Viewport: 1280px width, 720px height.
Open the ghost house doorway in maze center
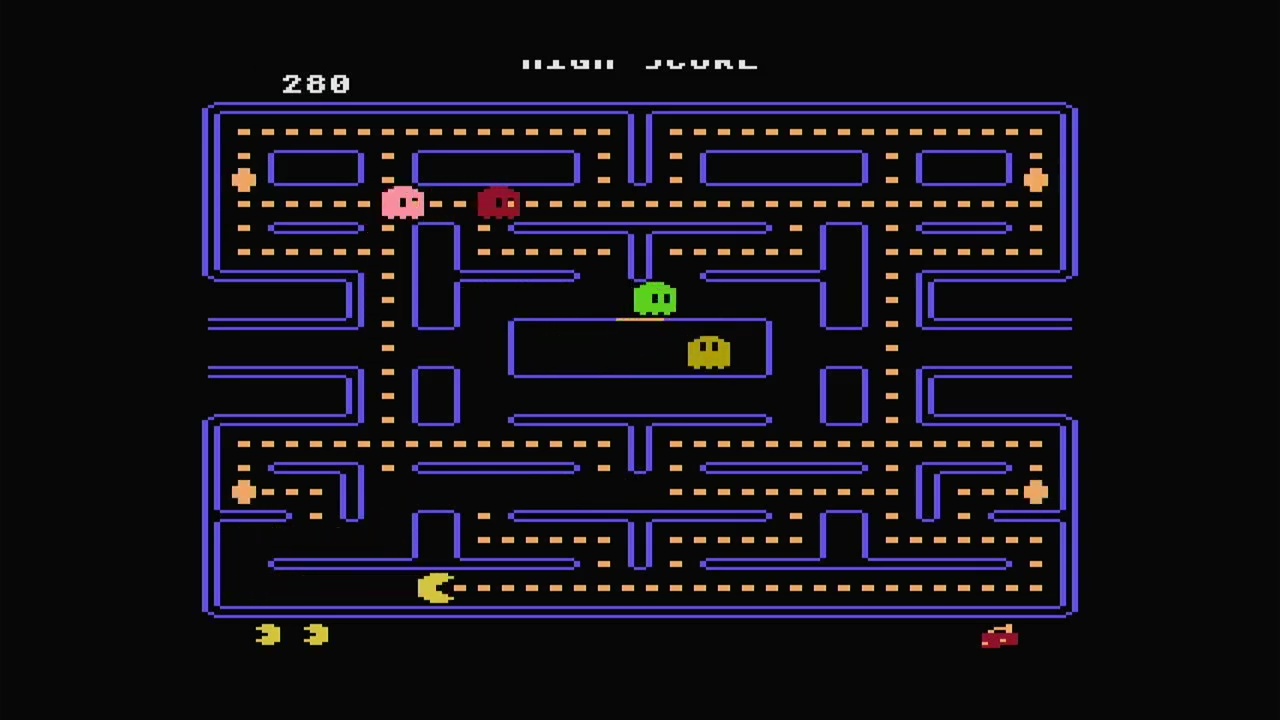click(x=640, y=322)
